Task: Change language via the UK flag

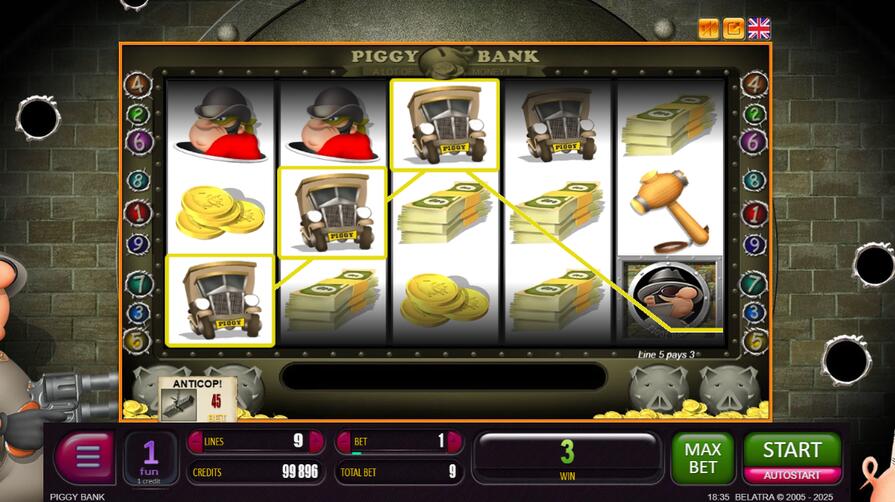Action: pyautogui.click(x=760, y=28)
